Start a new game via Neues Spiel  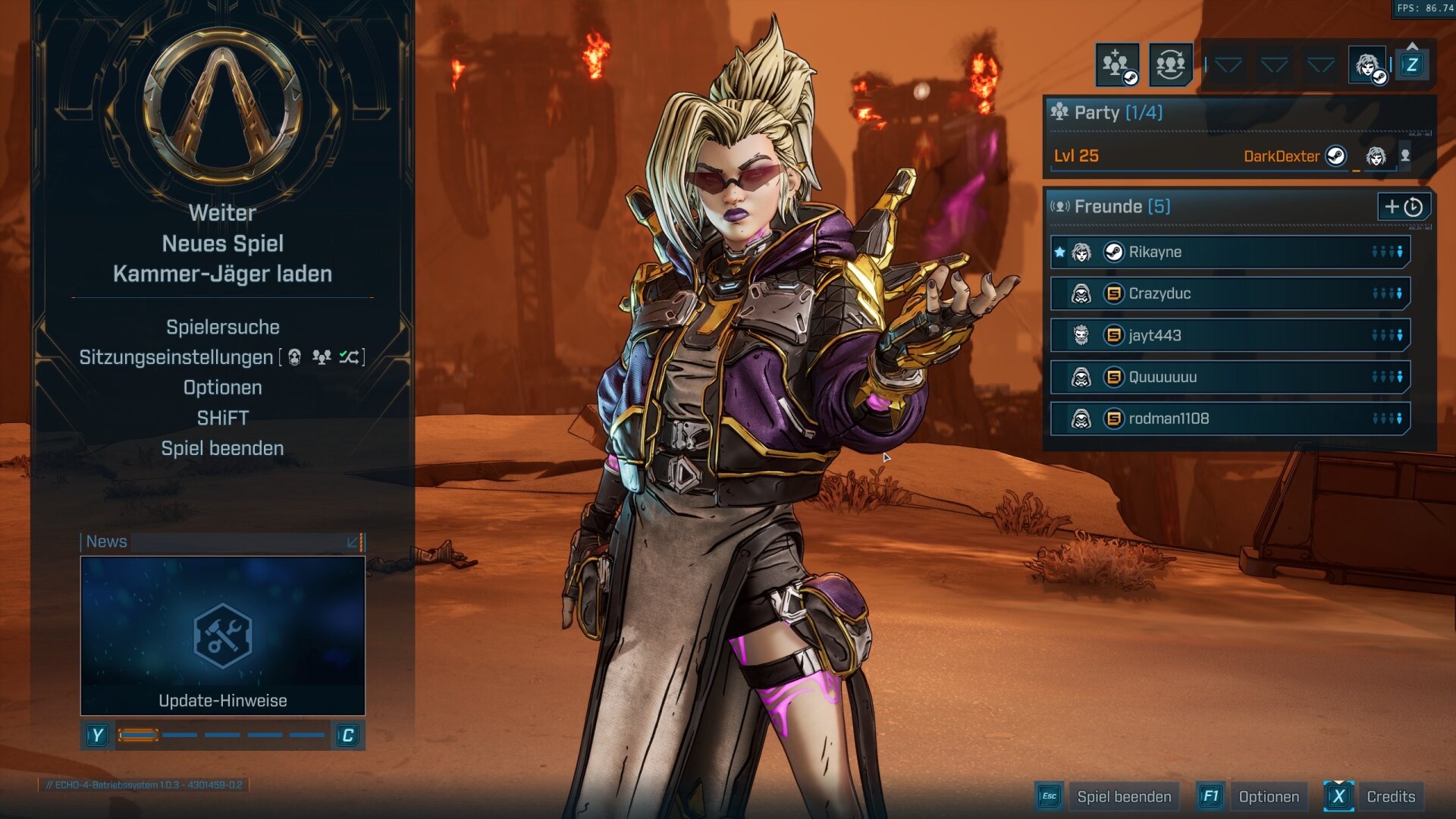[x=222, y=243]
